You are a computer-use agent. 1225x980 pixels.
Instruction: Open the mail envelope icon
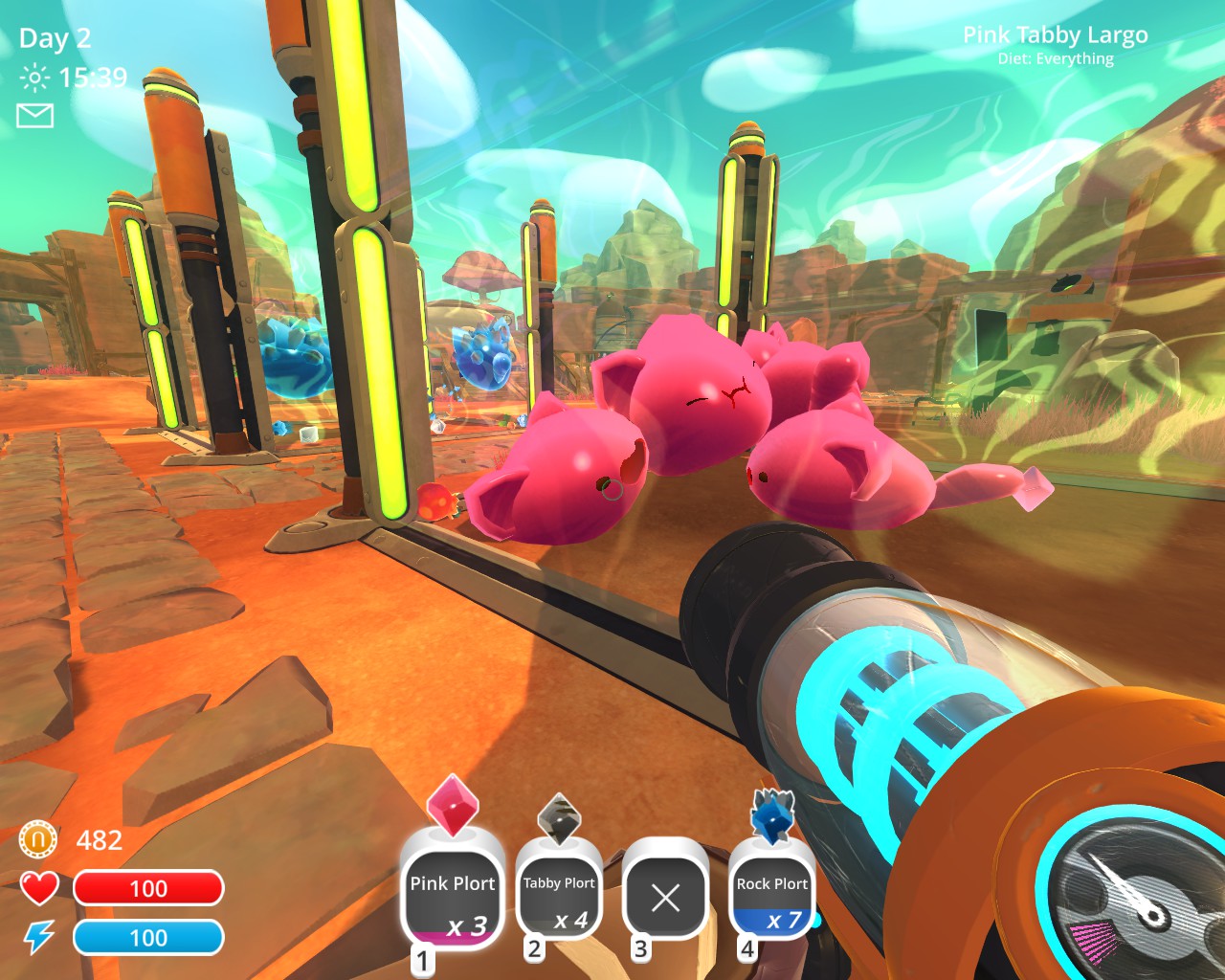(x=35, y=115)
